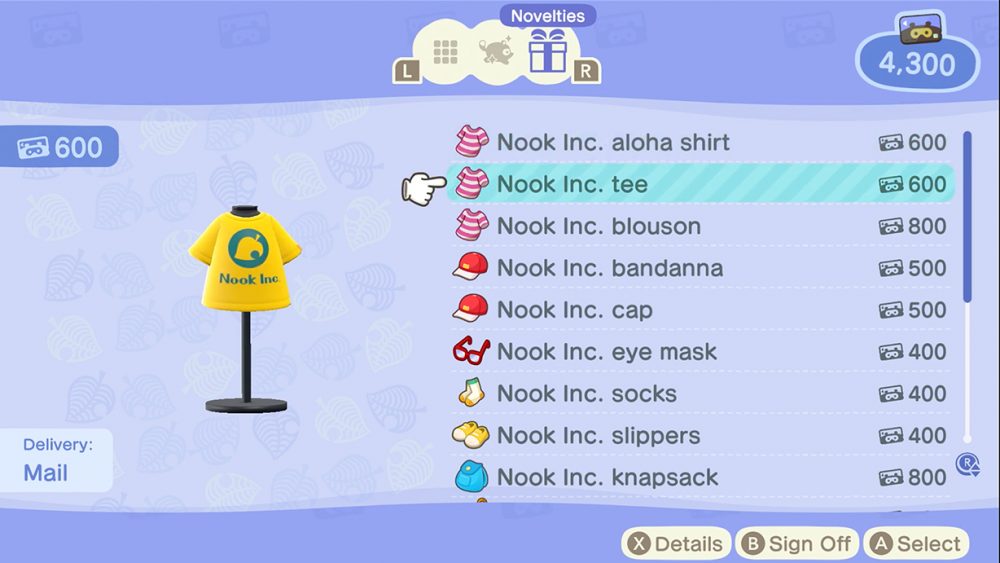Switch to the sparkling animal category tab
The width and height of the screenshot is (1000, 563).
pyautogui.click(x=495, y=52)
